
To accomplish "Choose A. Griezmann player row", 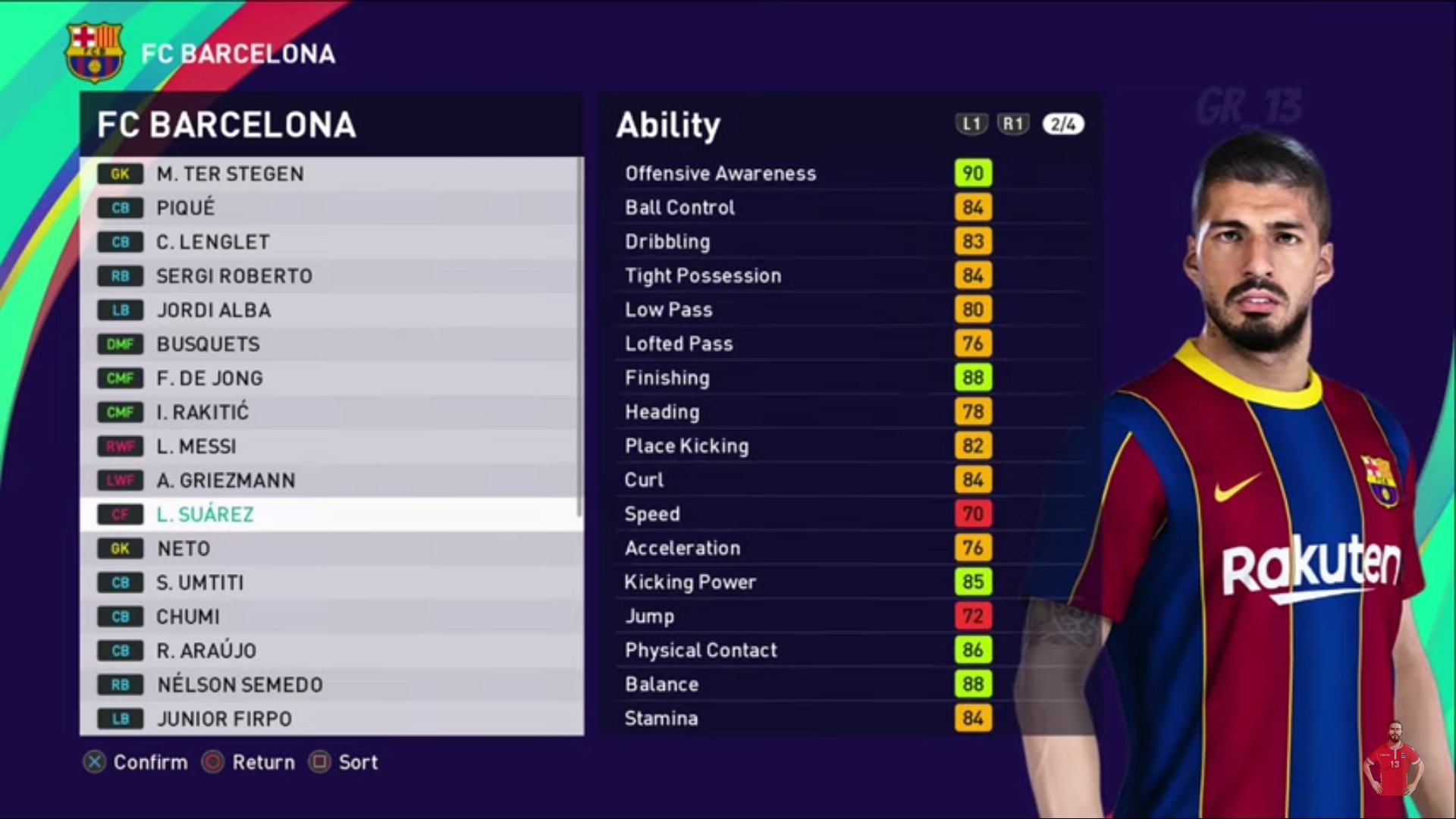I will pos(331,481).
